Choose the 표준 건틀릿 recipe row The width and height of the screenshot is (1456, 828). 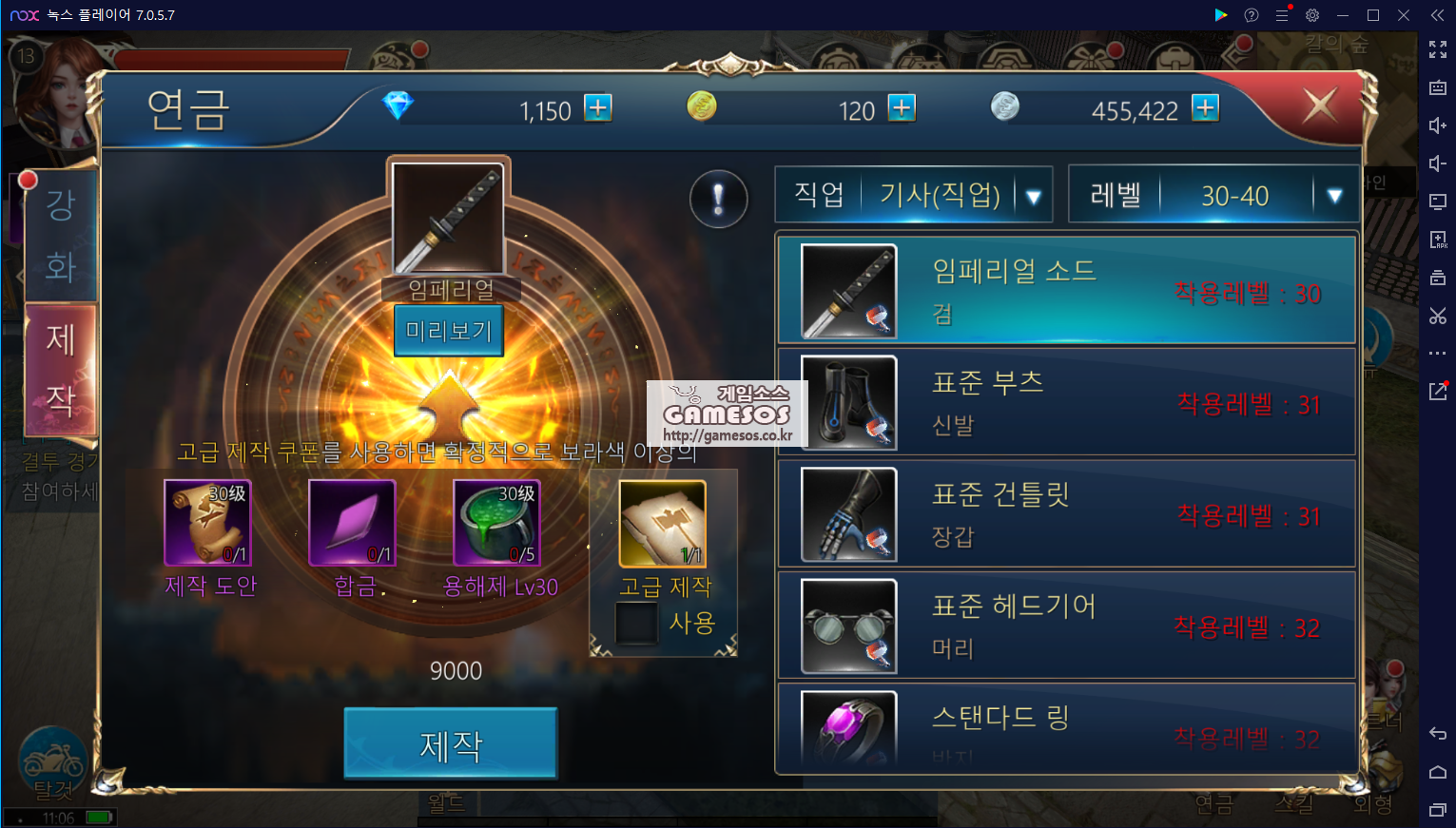[x=1066, y=513]
